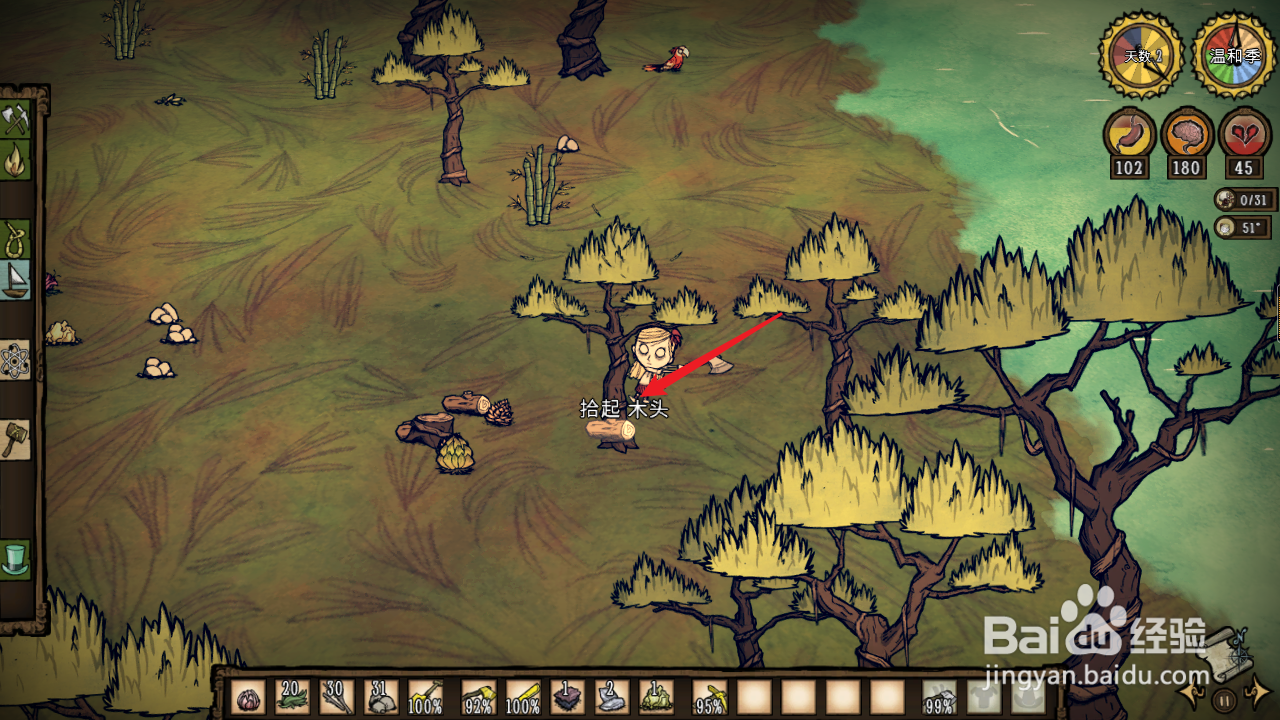Screen dimensions: 1280x720
Task: Open the green top hat Dress tab
Action: pos(15,558)
